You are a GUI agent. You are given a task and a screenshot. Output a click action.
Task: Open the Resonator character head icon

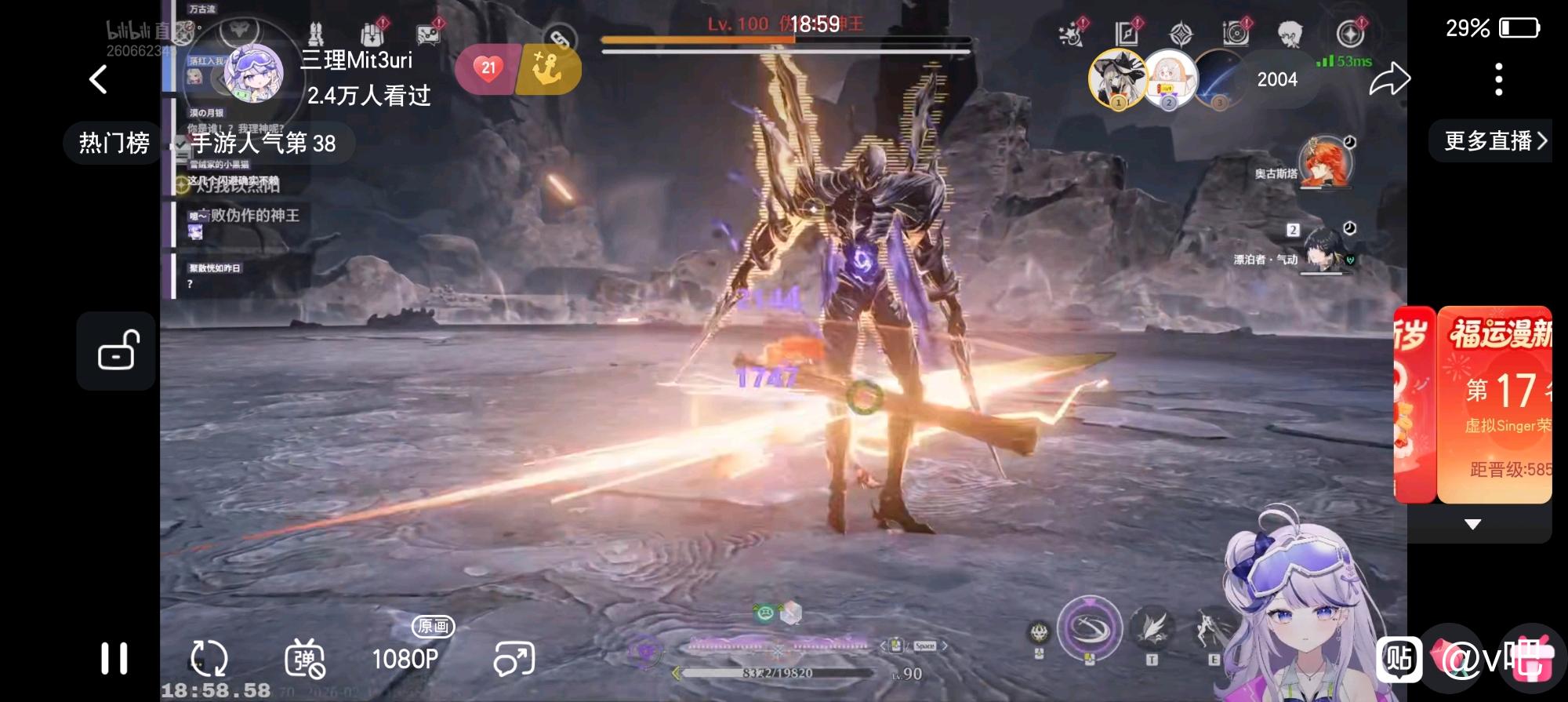1290,35
